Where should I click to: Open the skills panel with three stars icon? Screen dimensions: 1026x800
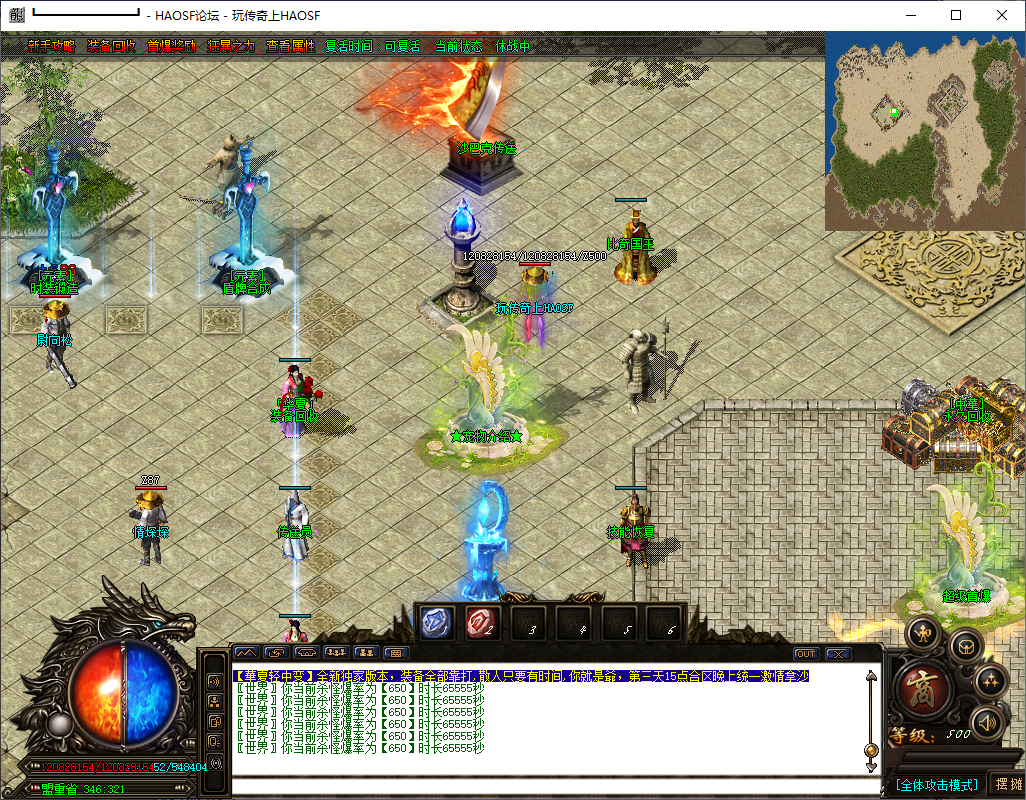pyautogui.click(x=991, y=681)
